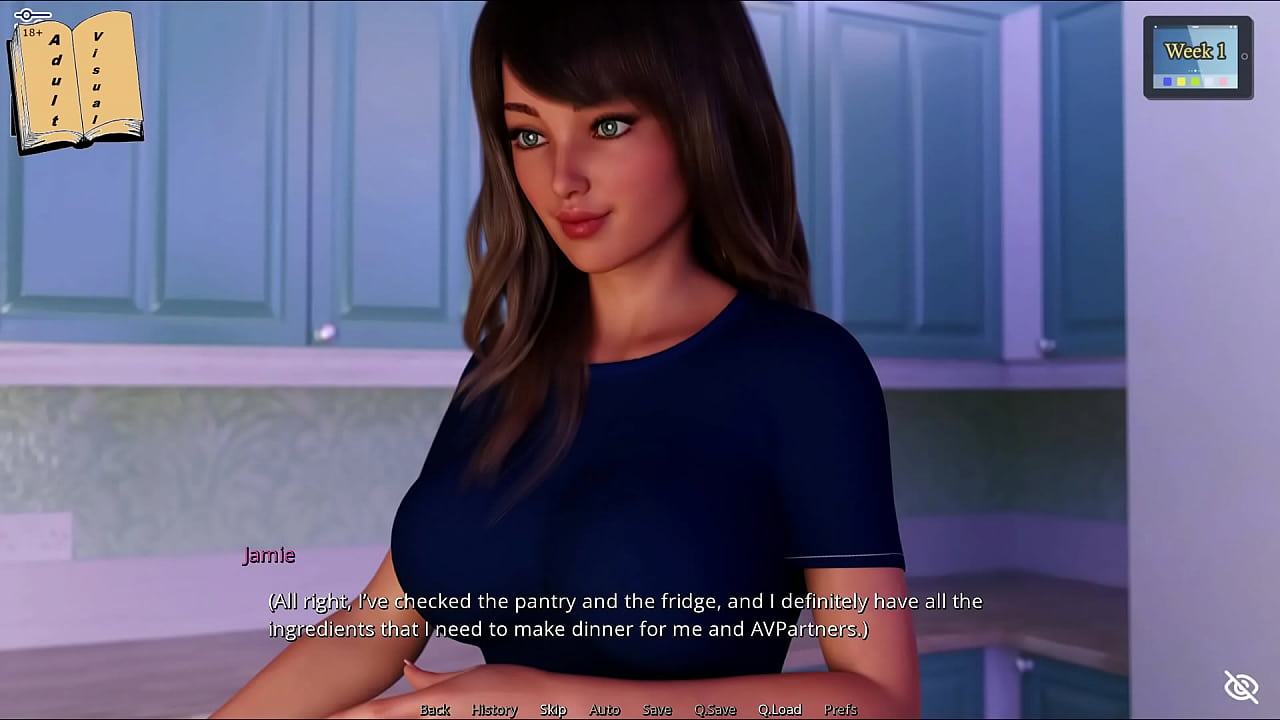The height and width of the screenshot is (720, 1280).
Task: Open the dialogue History log
Action: [x=494, y=710]
